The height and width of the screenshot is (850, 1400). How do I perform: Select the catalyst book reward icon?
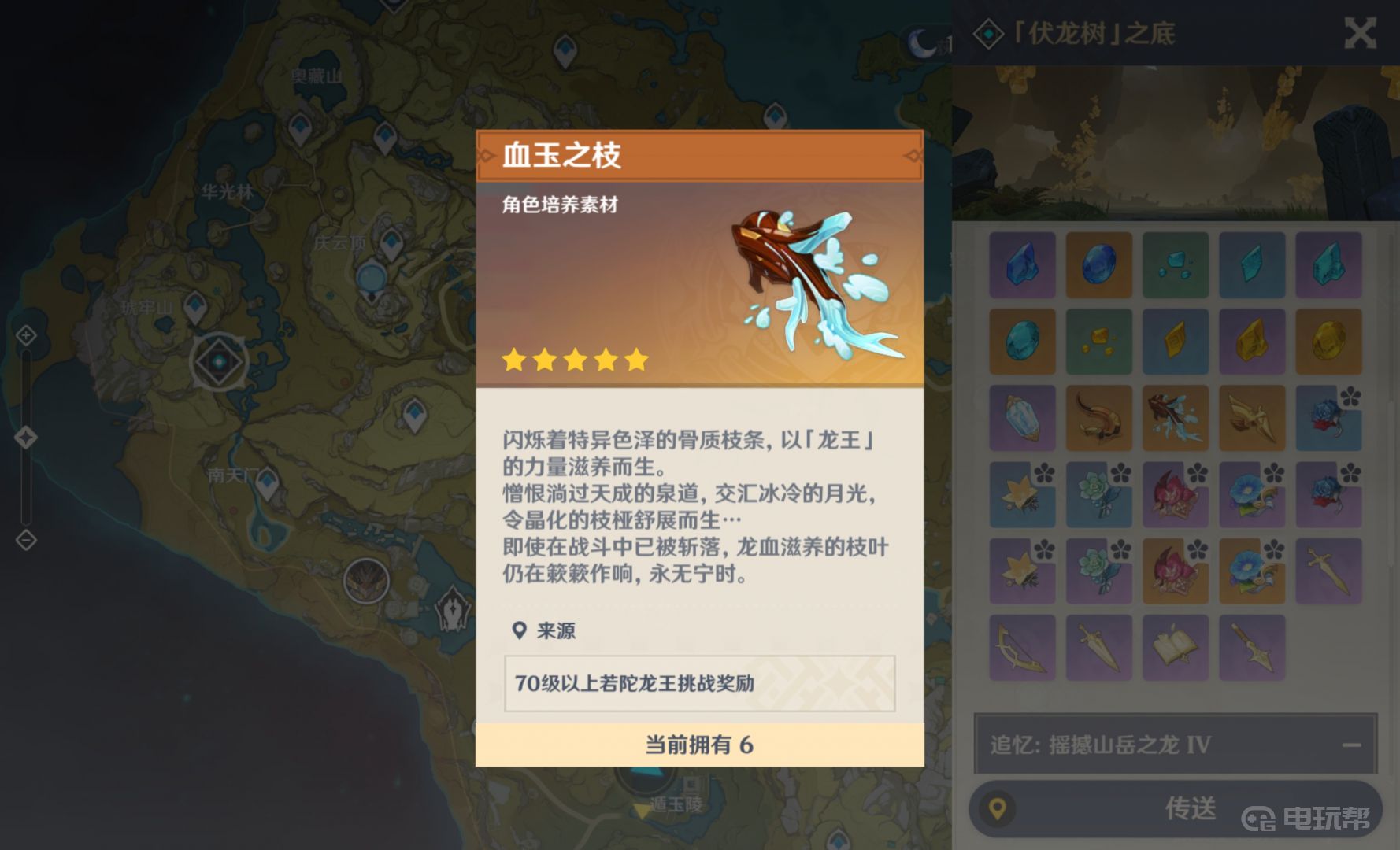(1176, 647)
